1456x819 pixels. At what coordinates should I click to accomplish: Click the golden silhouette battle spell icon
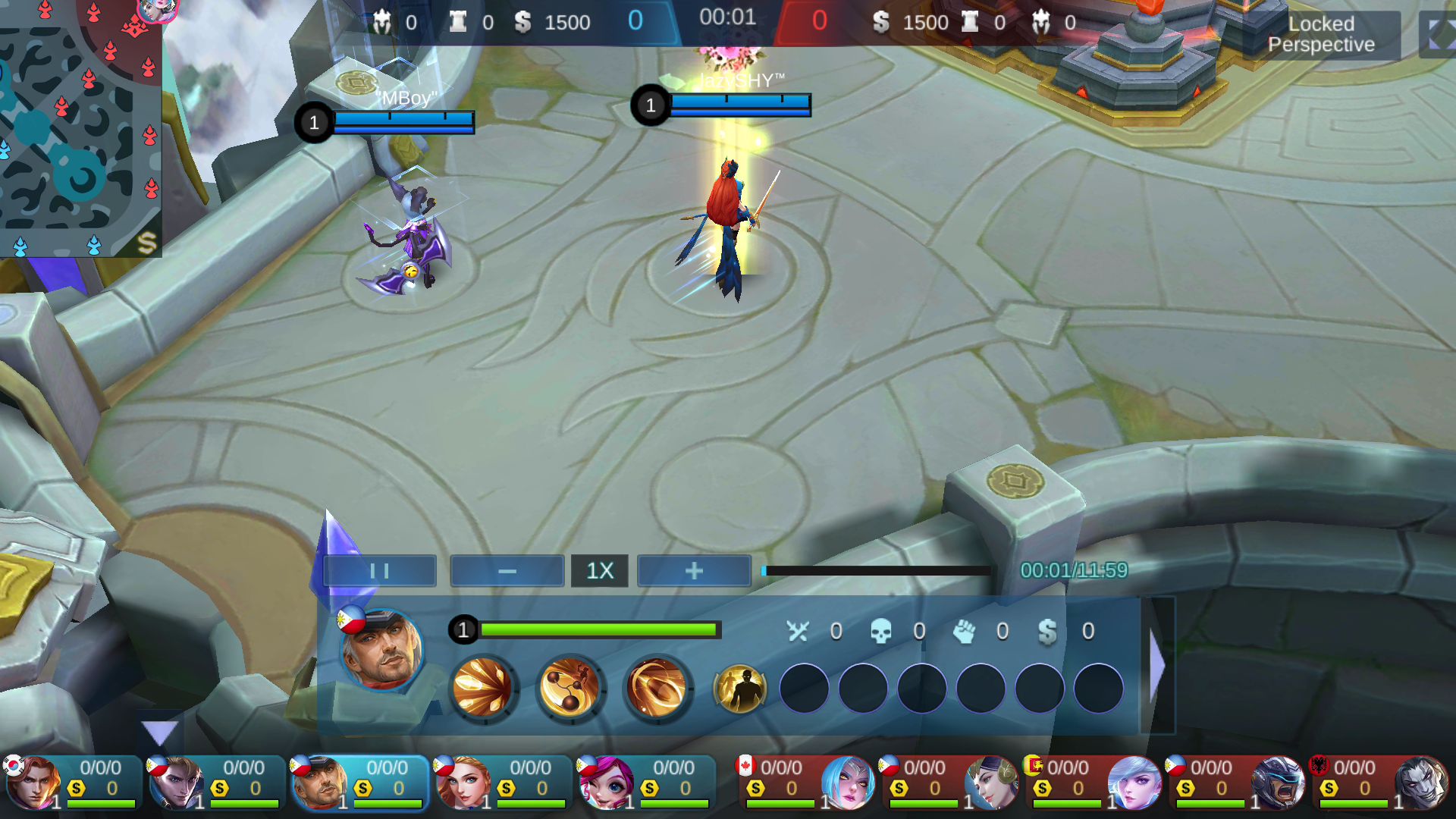[x=739, y=689]
